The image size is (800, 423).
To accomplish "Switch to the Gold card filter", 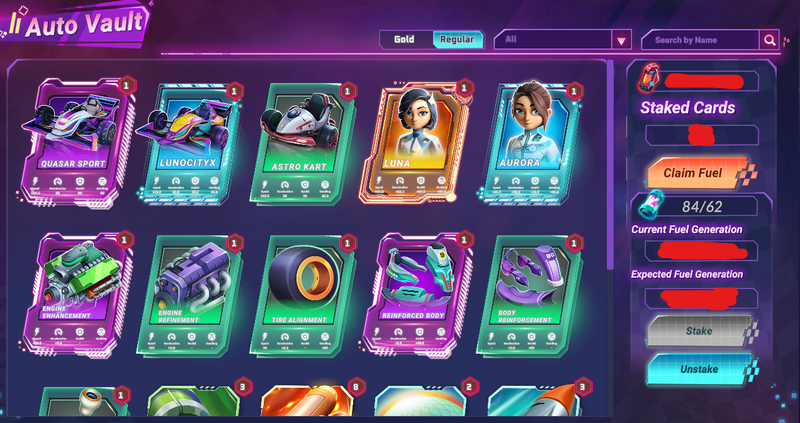I will 404,40.
